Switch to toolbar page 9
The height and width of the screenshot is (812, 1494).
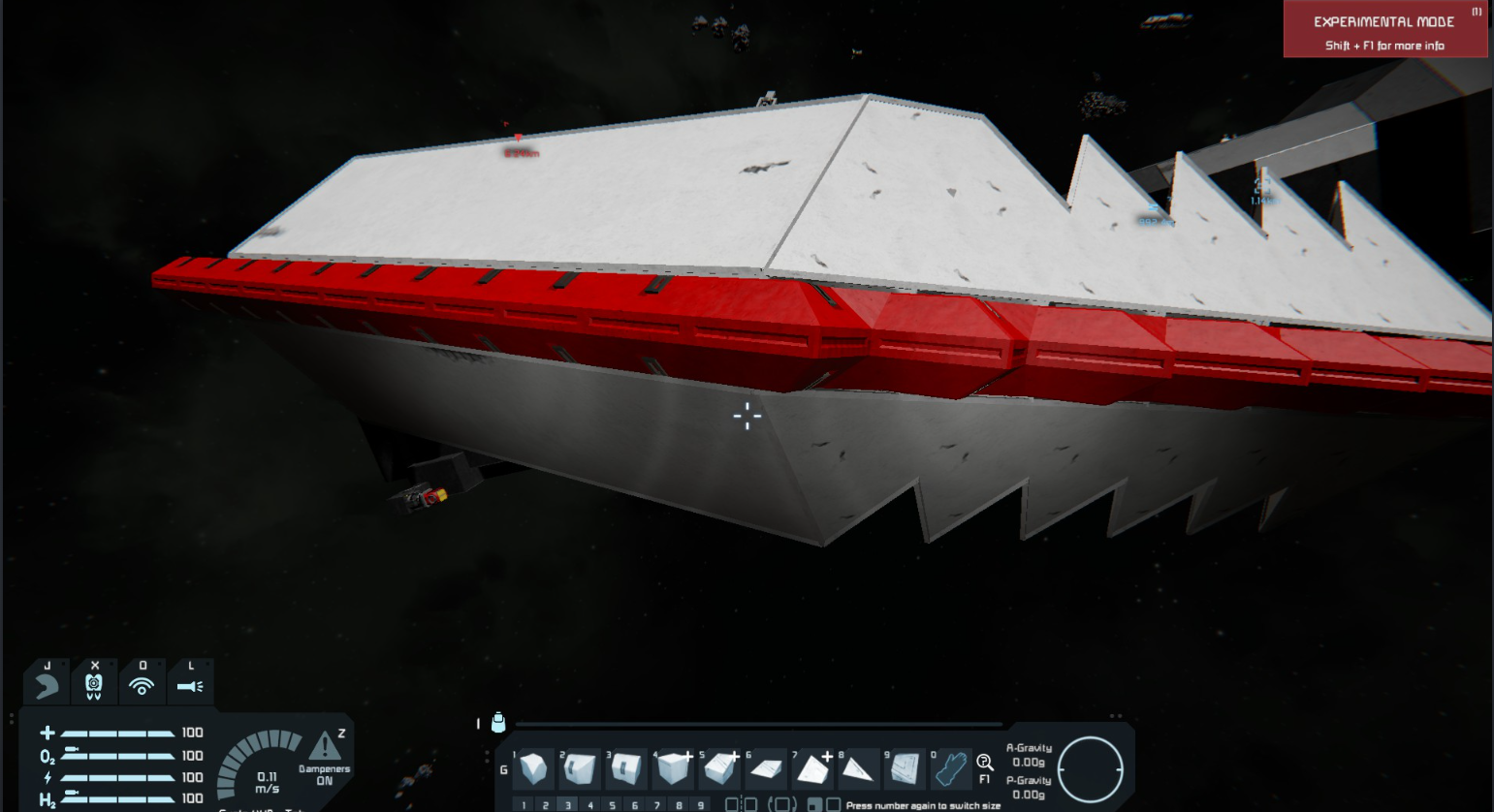tap(701, 805)
